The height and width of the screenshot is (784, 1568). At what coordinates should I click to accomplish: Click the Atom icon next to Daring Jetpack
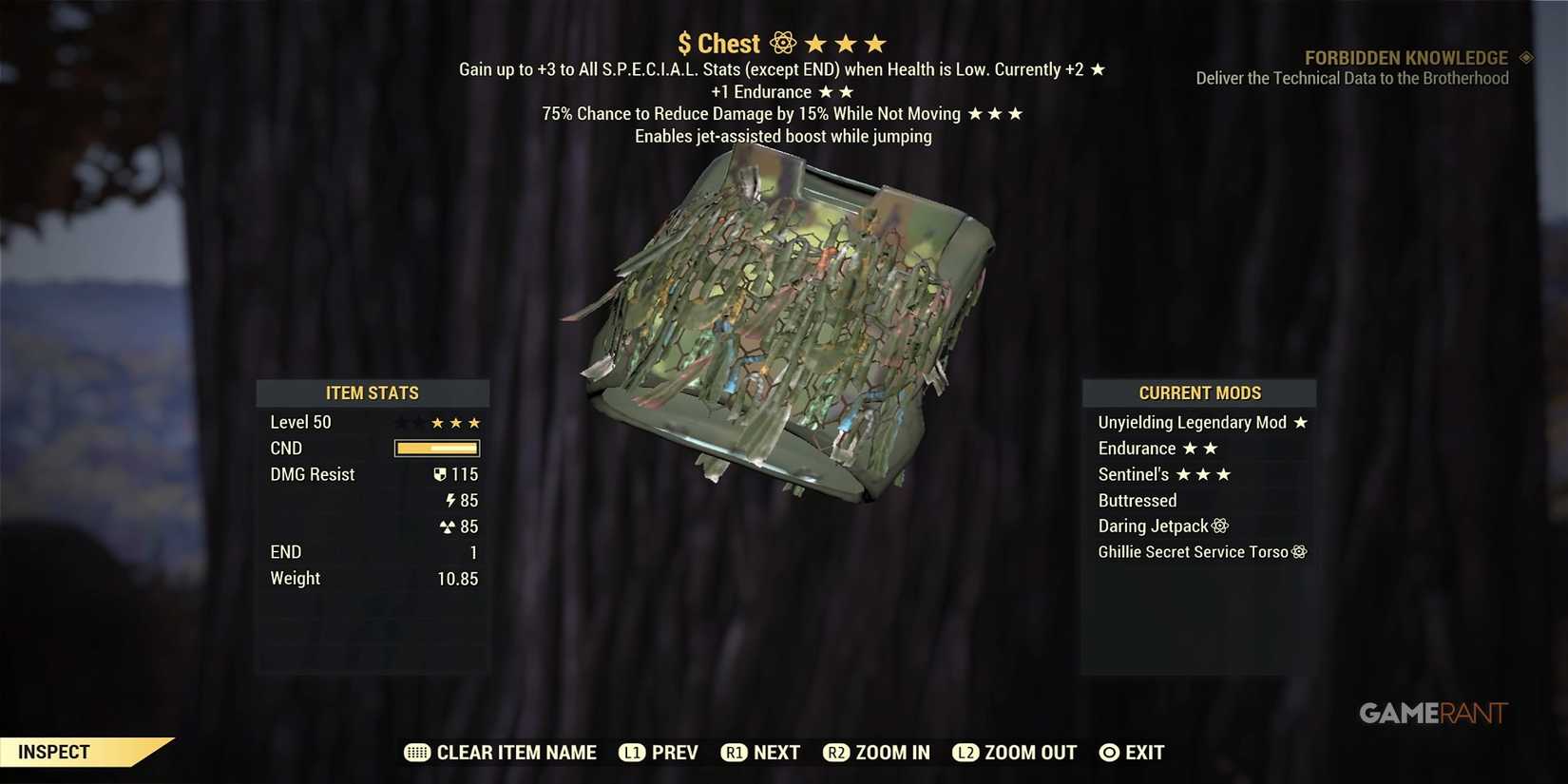(x=1221, y=526)
